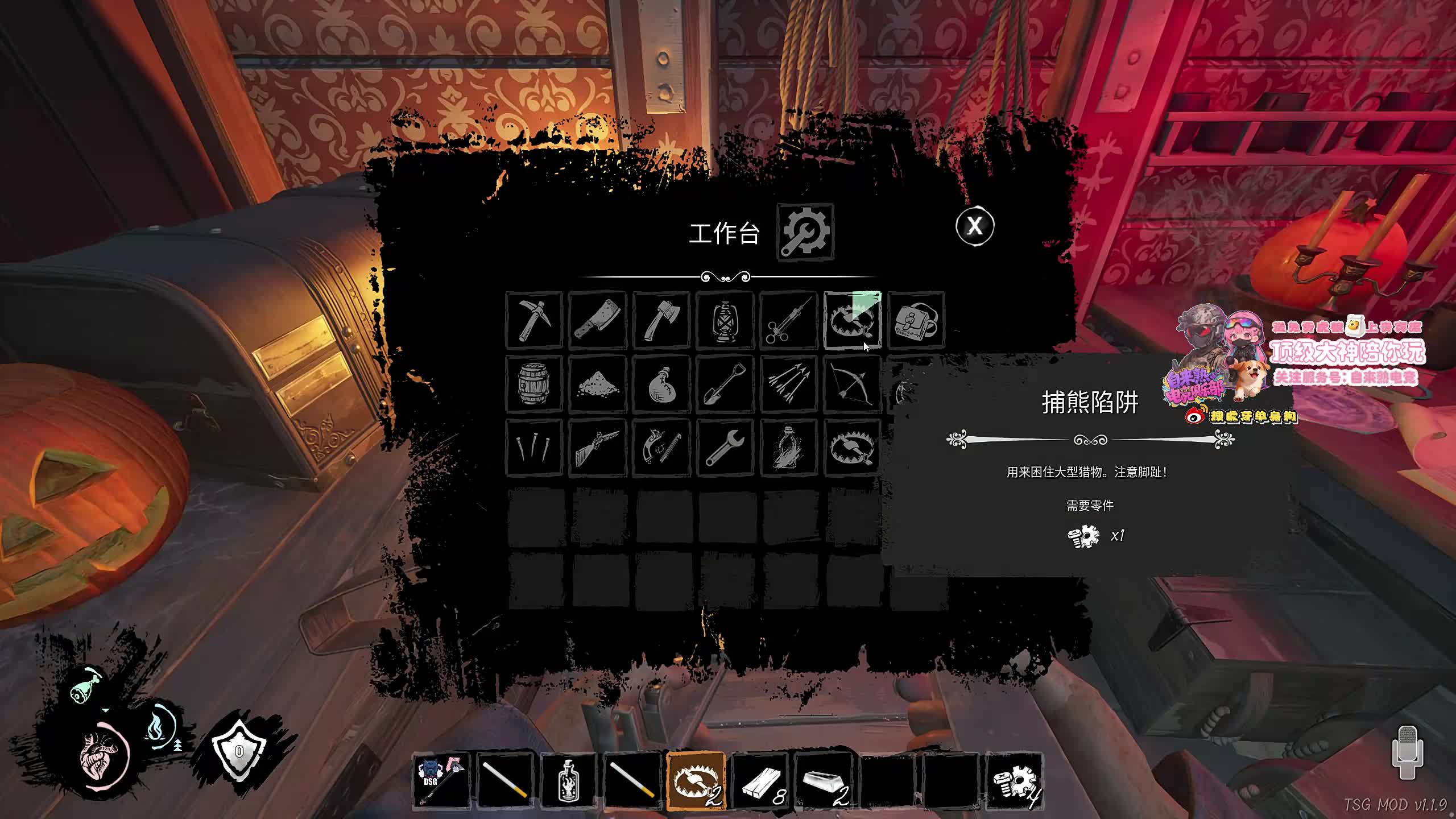
Task: Select the pickaxe recipe
Action: [534, 320]
